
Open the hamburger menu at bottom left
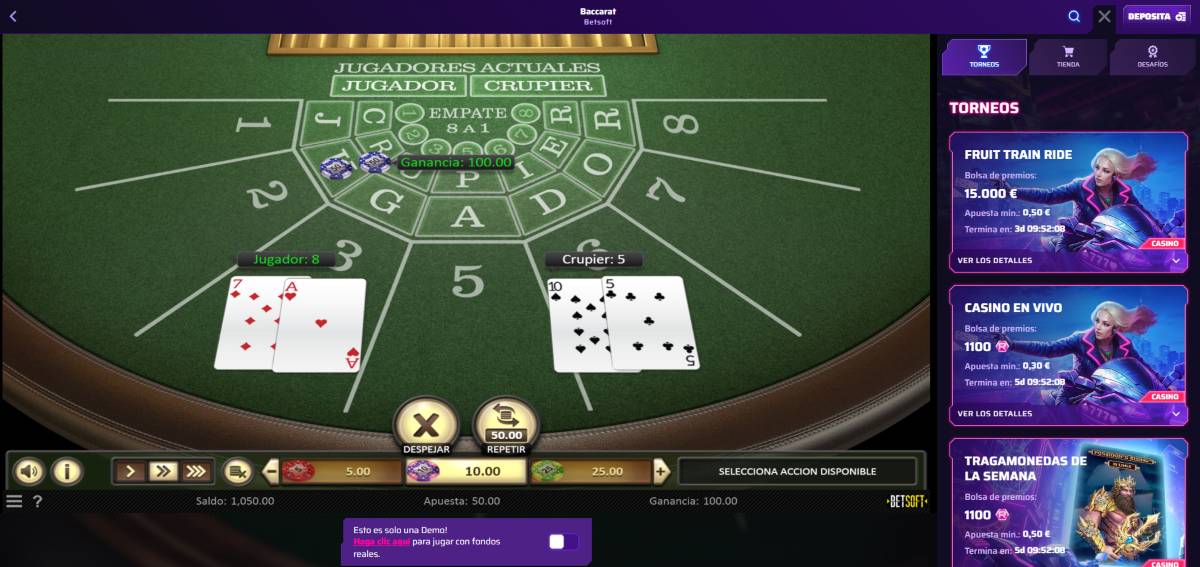[14, 501]
